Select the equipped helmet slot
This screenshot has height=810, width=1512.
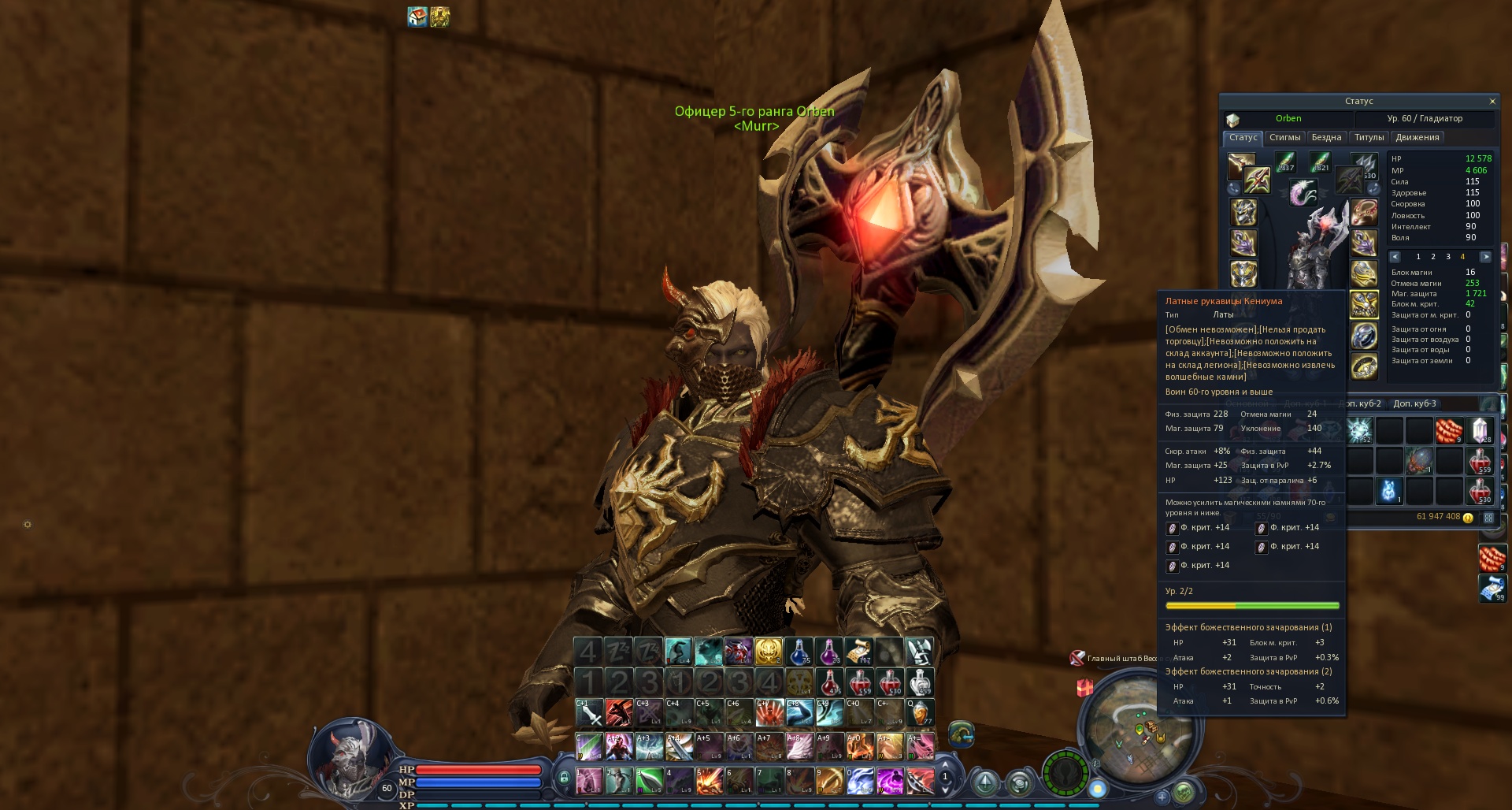1243,213
